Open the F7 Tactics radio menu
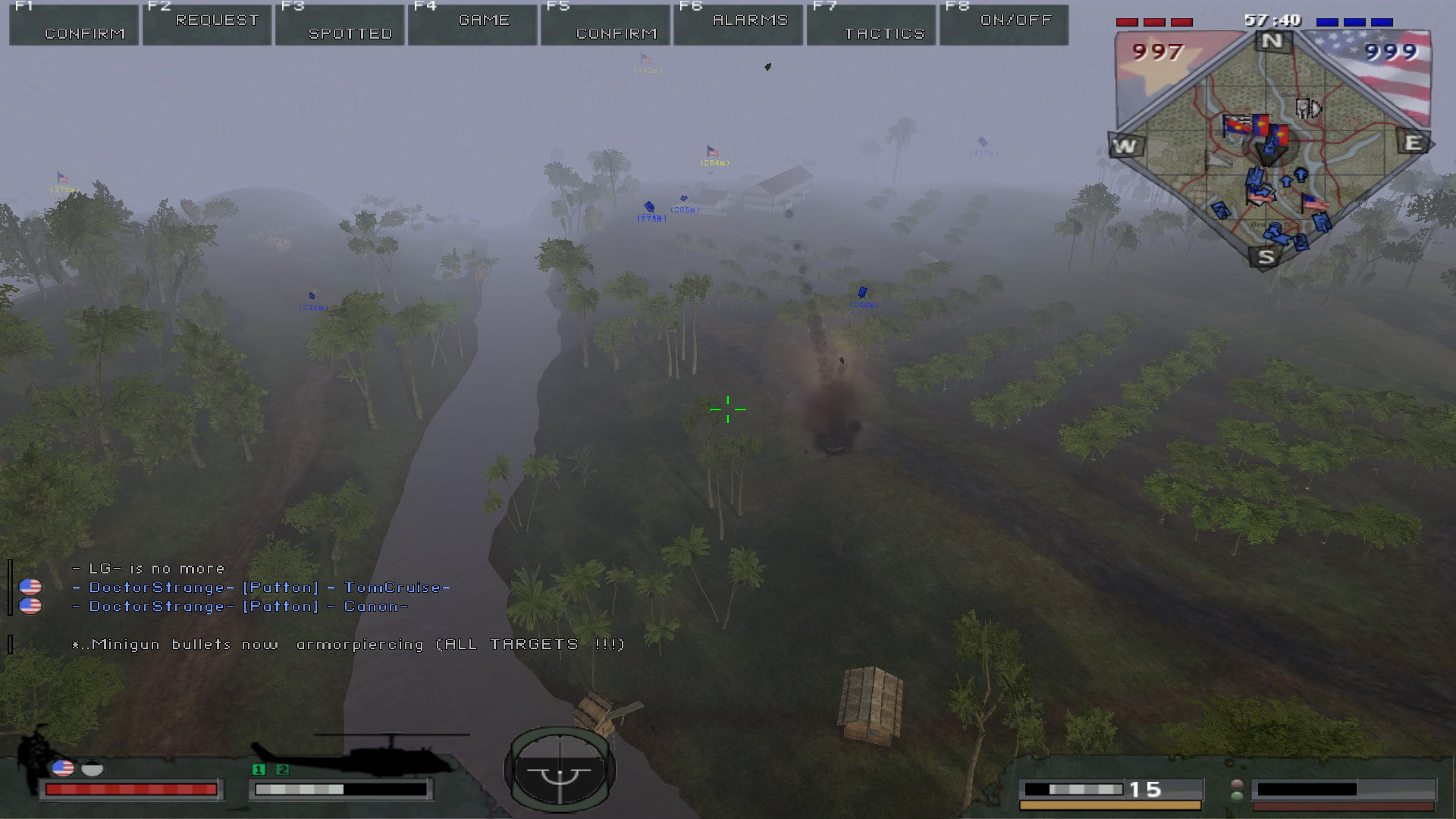 pyautogui.click(x=872, y=25)
